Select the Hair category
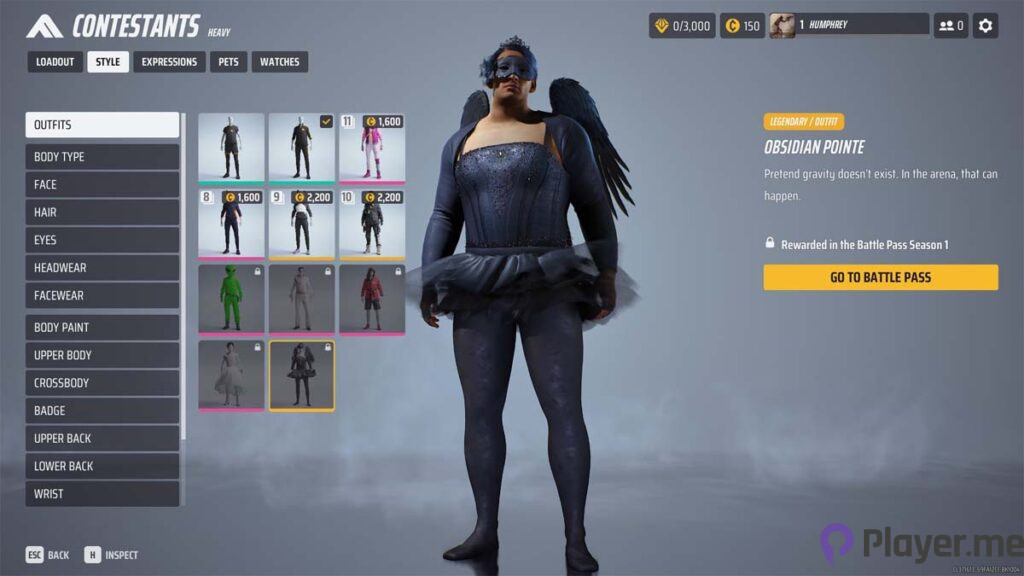 (102, 212)
